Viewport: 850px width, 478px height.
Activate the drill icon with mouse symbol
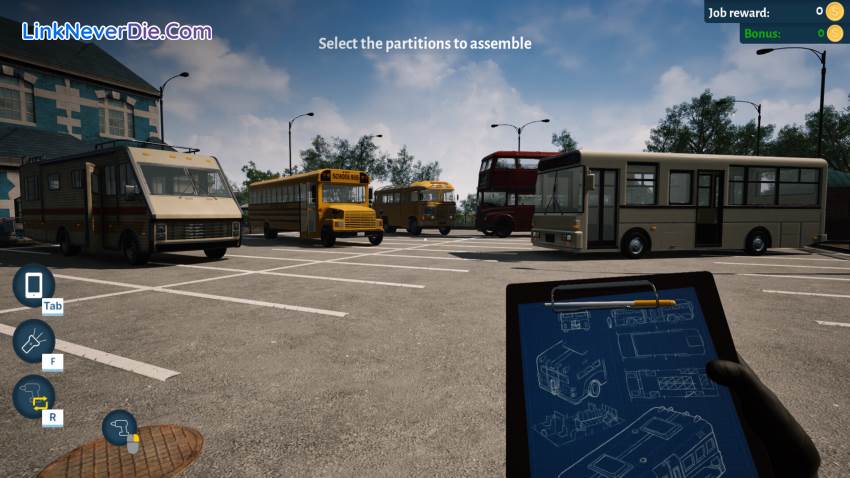pos(120,428)
